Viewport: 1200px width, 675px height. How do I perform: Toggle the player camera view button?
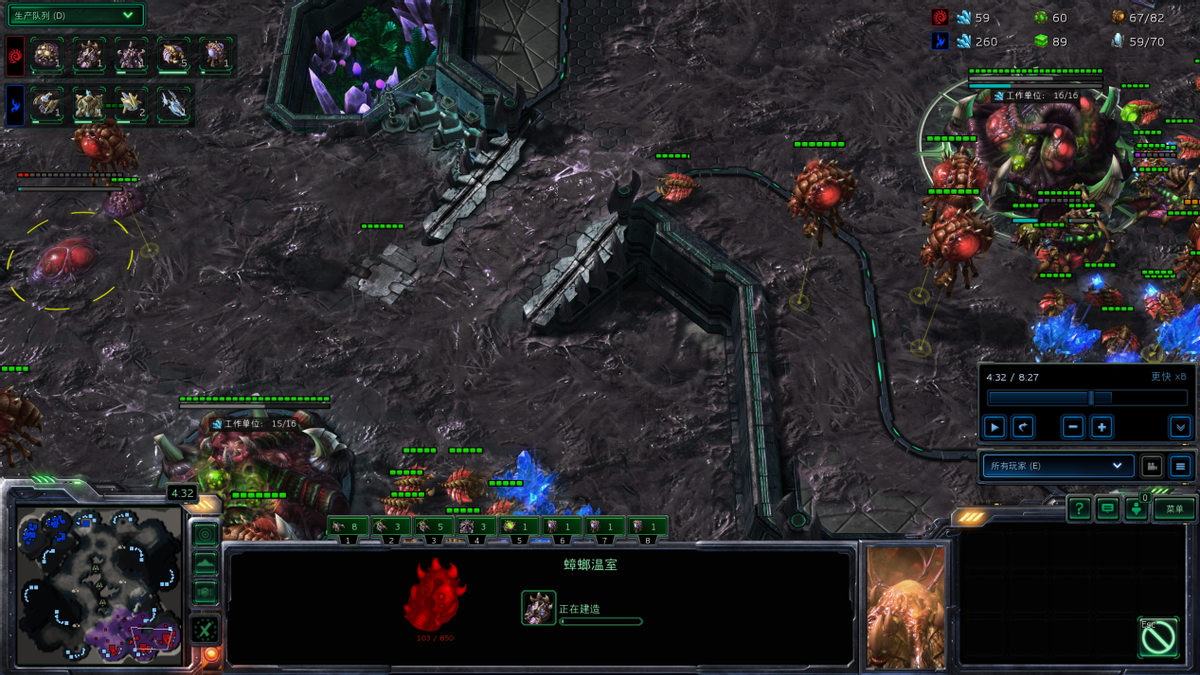coord(1152,466)
